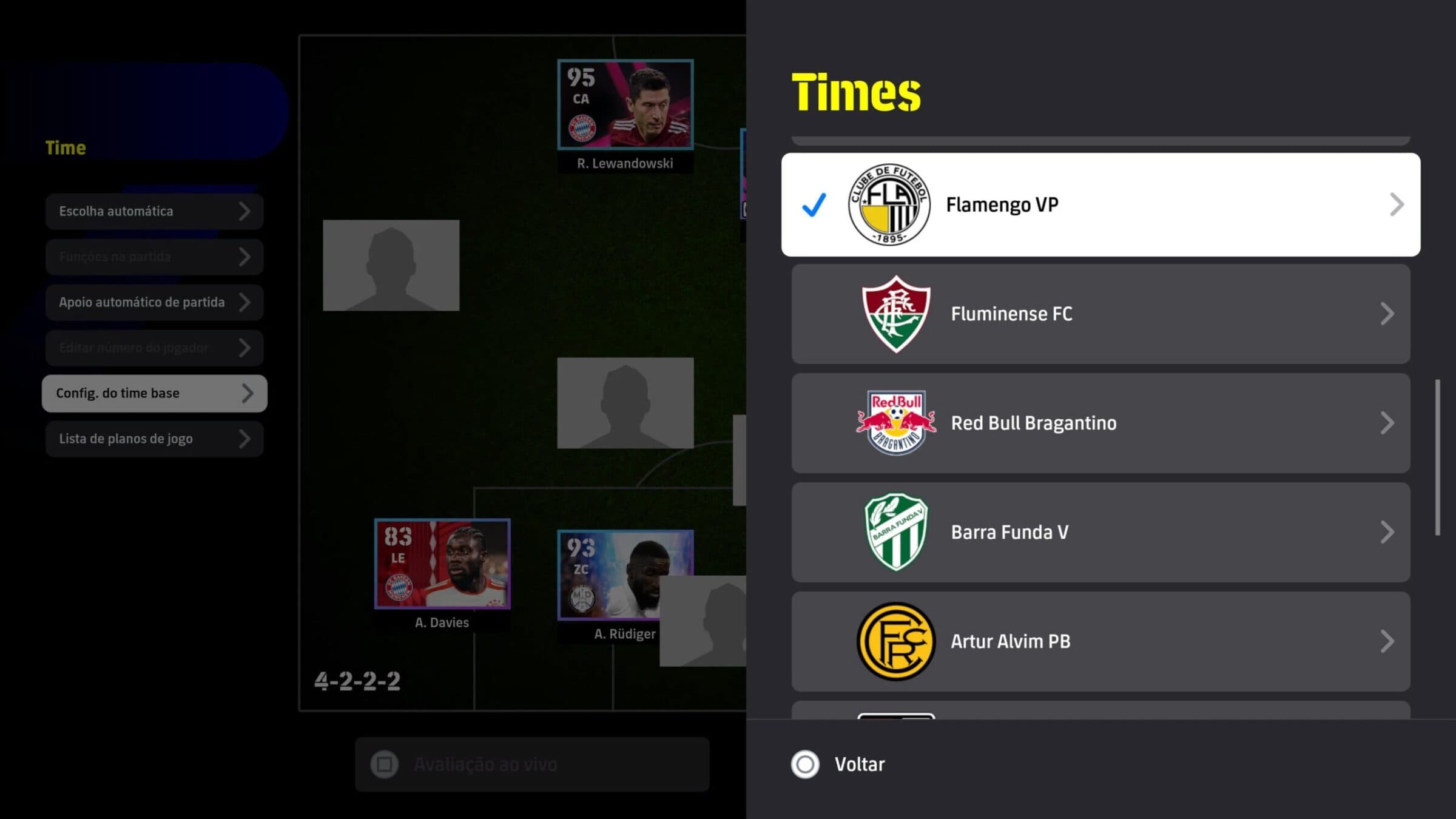
Task: Select Red Bull Bragantino as team
Action: [x=1092, y=423]
